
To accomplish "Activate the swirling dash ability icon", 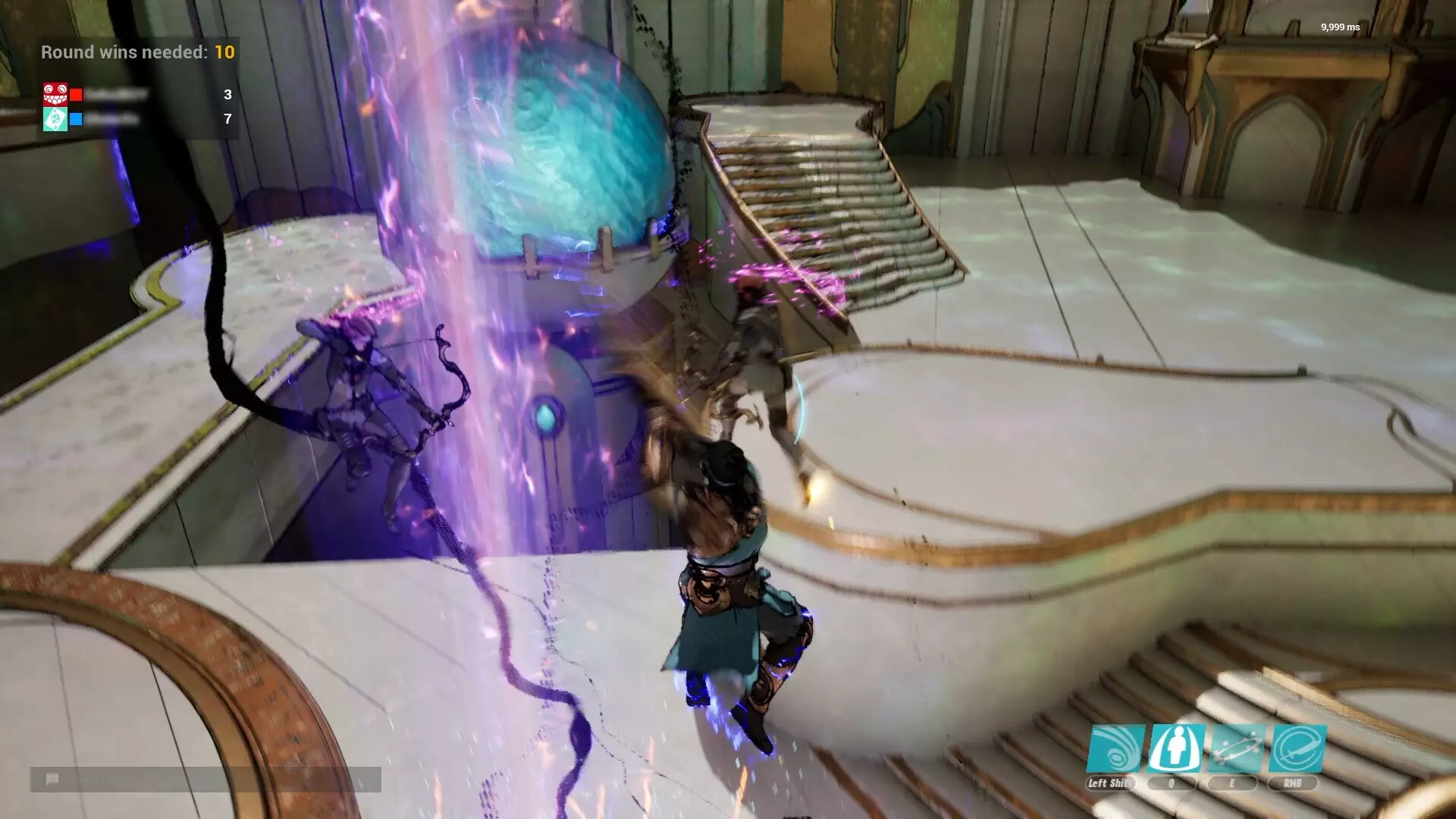I will (1116, 748).
